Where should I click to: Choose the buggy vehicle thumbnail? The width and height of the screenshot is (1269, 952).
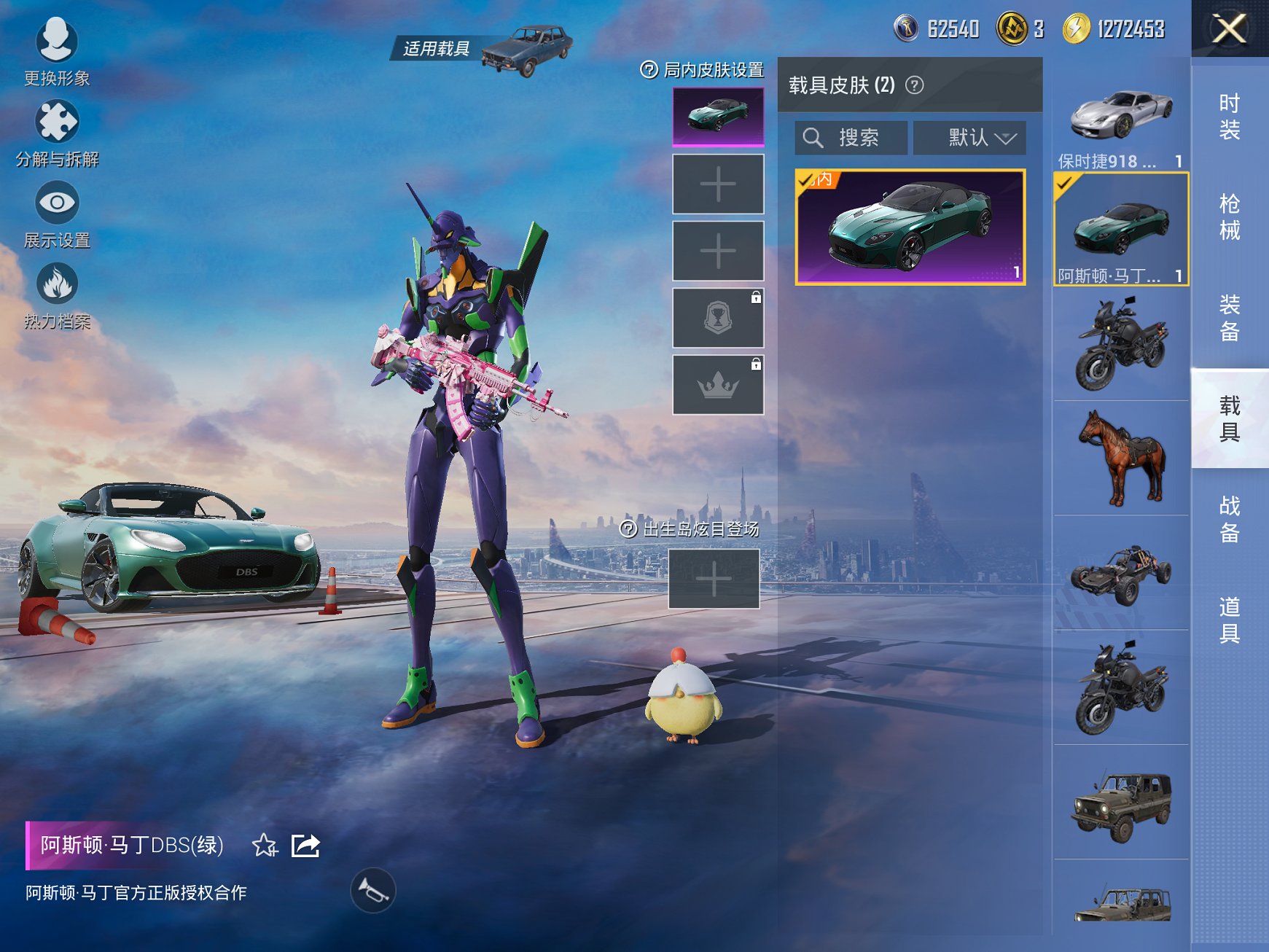point(1121,573)
